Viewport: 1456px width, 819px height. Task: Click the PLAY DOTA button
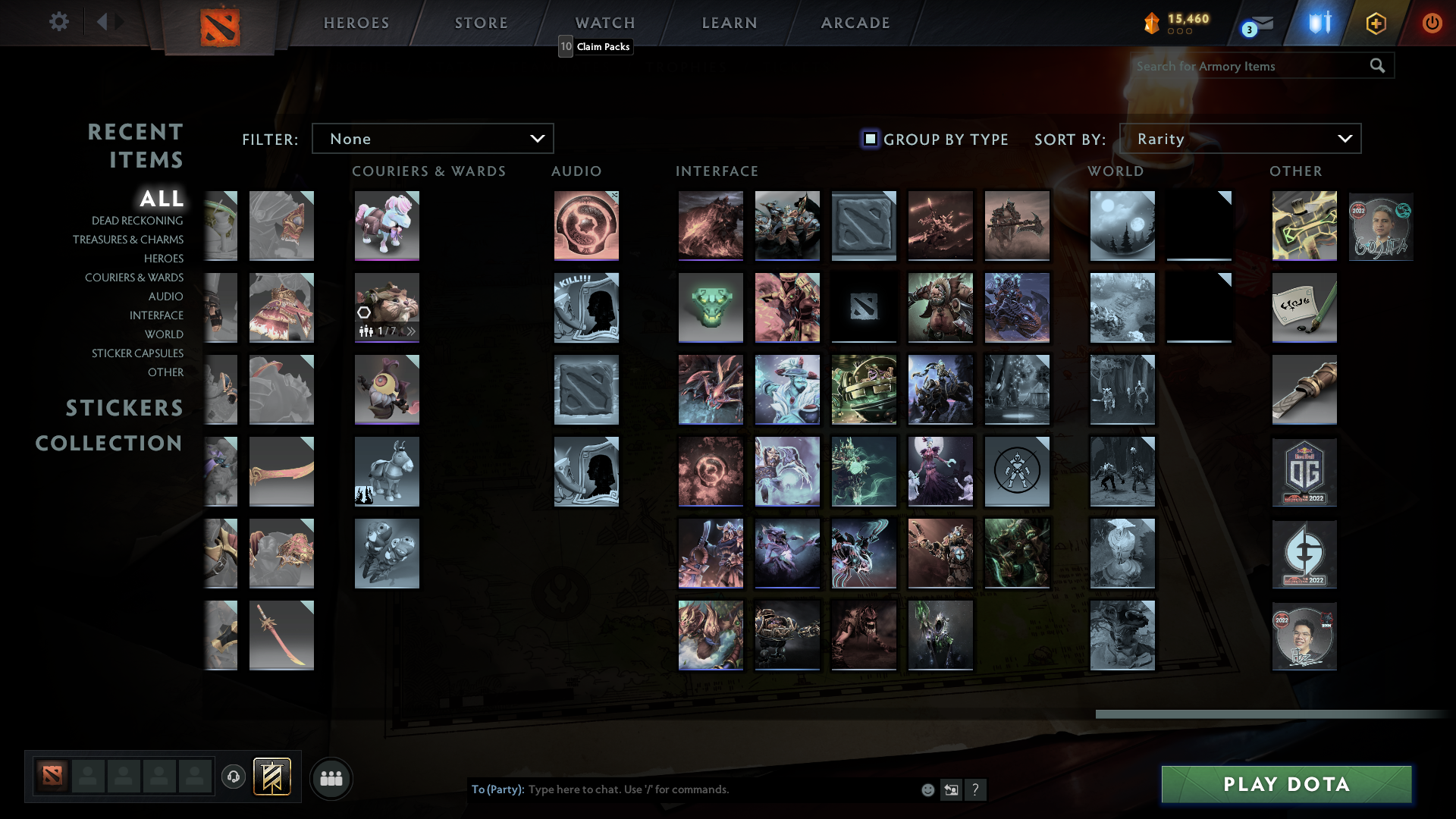(x=1285, y=785)
